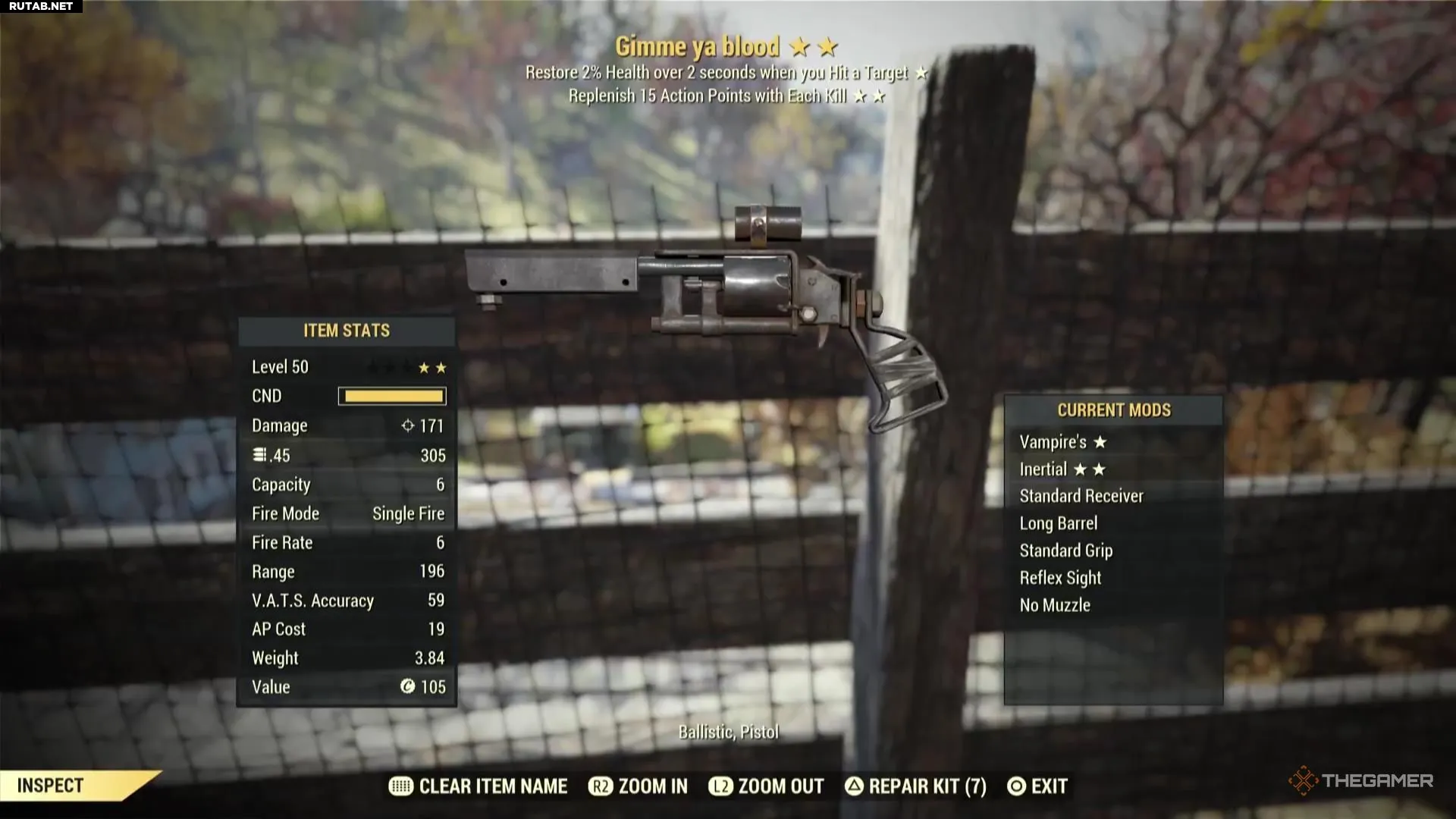
Task: Choose the Standard Receiver mod row
Action: (1081, 497)
